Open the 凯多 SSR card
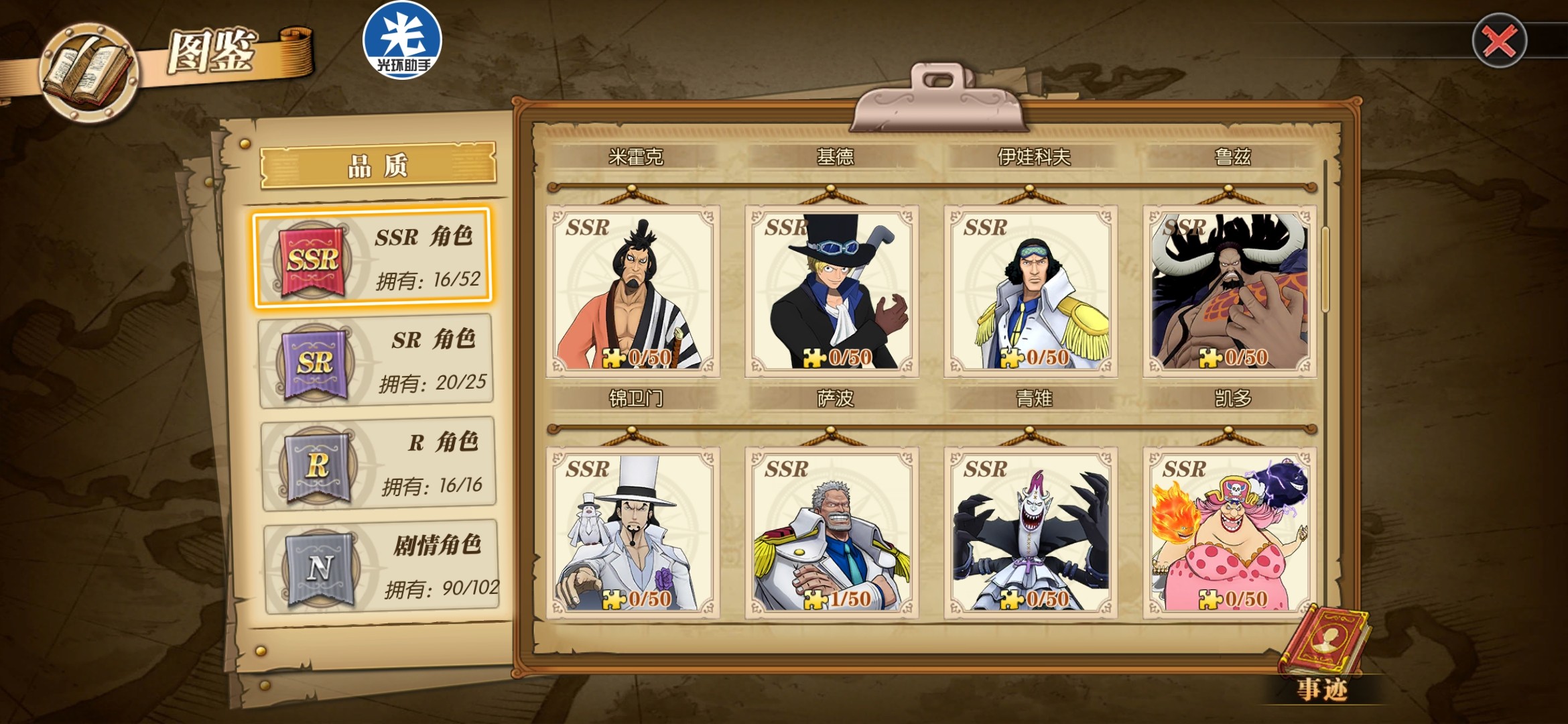The width and height of the screenshot is (1568, 724). 1229,292
